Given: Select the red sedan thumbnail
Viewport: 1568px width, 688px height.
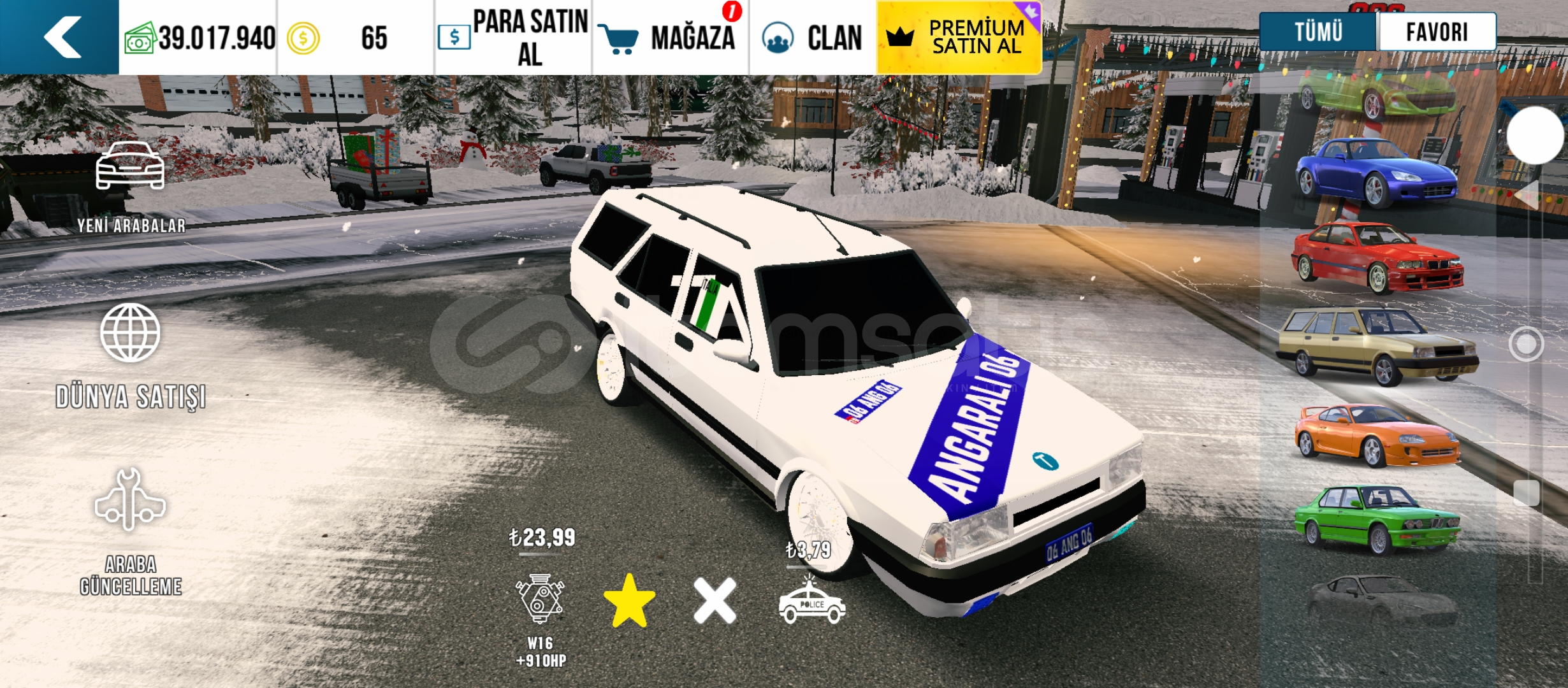Looking at the screenshot, I should pos(1377,258).
